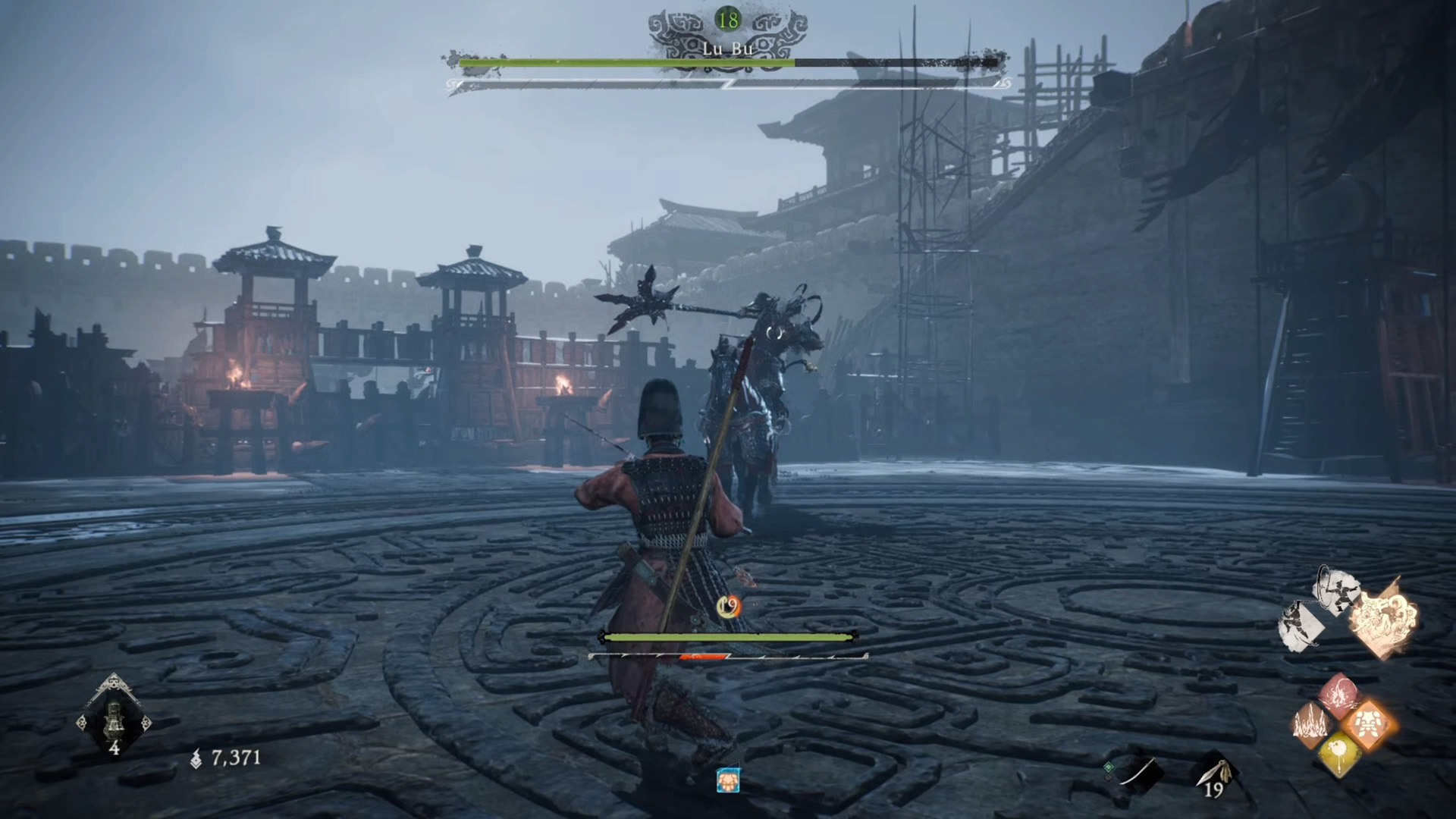Cast the brown rock spikes wizardry spell
This screenshot has height=819, width=1456.
1312,725
